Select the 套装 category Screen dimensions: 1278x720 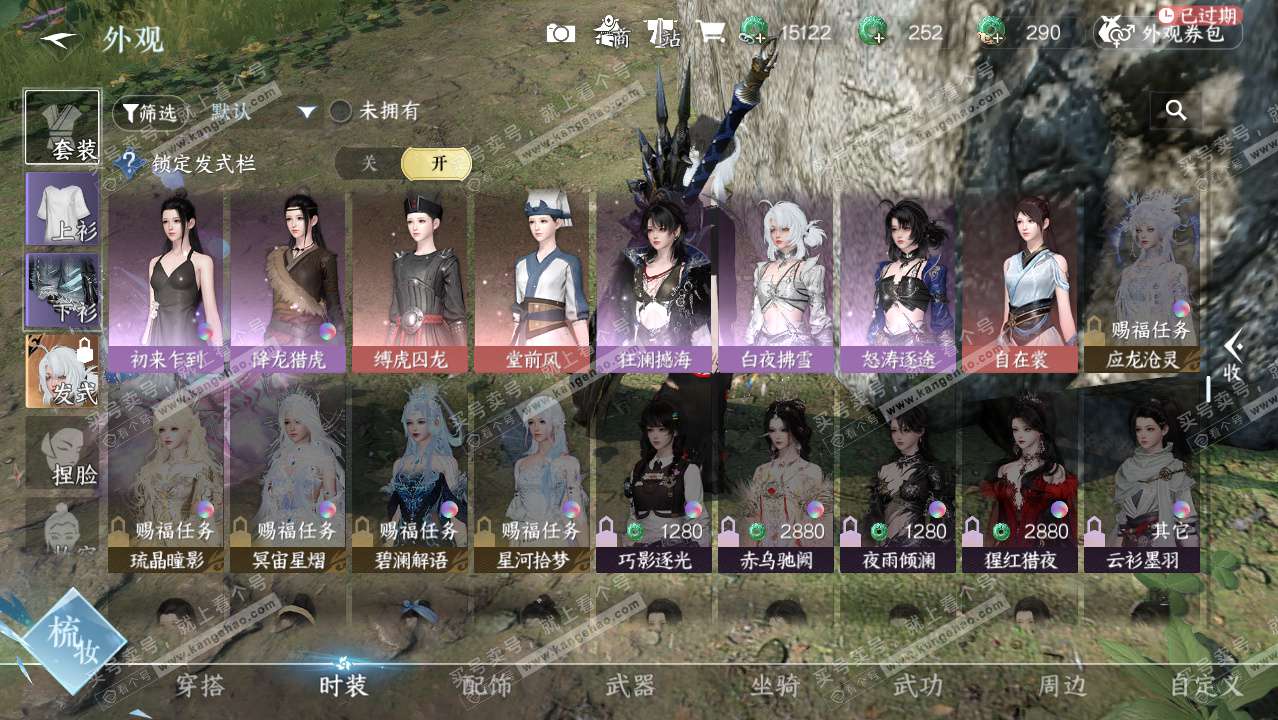click(x=62, y=127)
